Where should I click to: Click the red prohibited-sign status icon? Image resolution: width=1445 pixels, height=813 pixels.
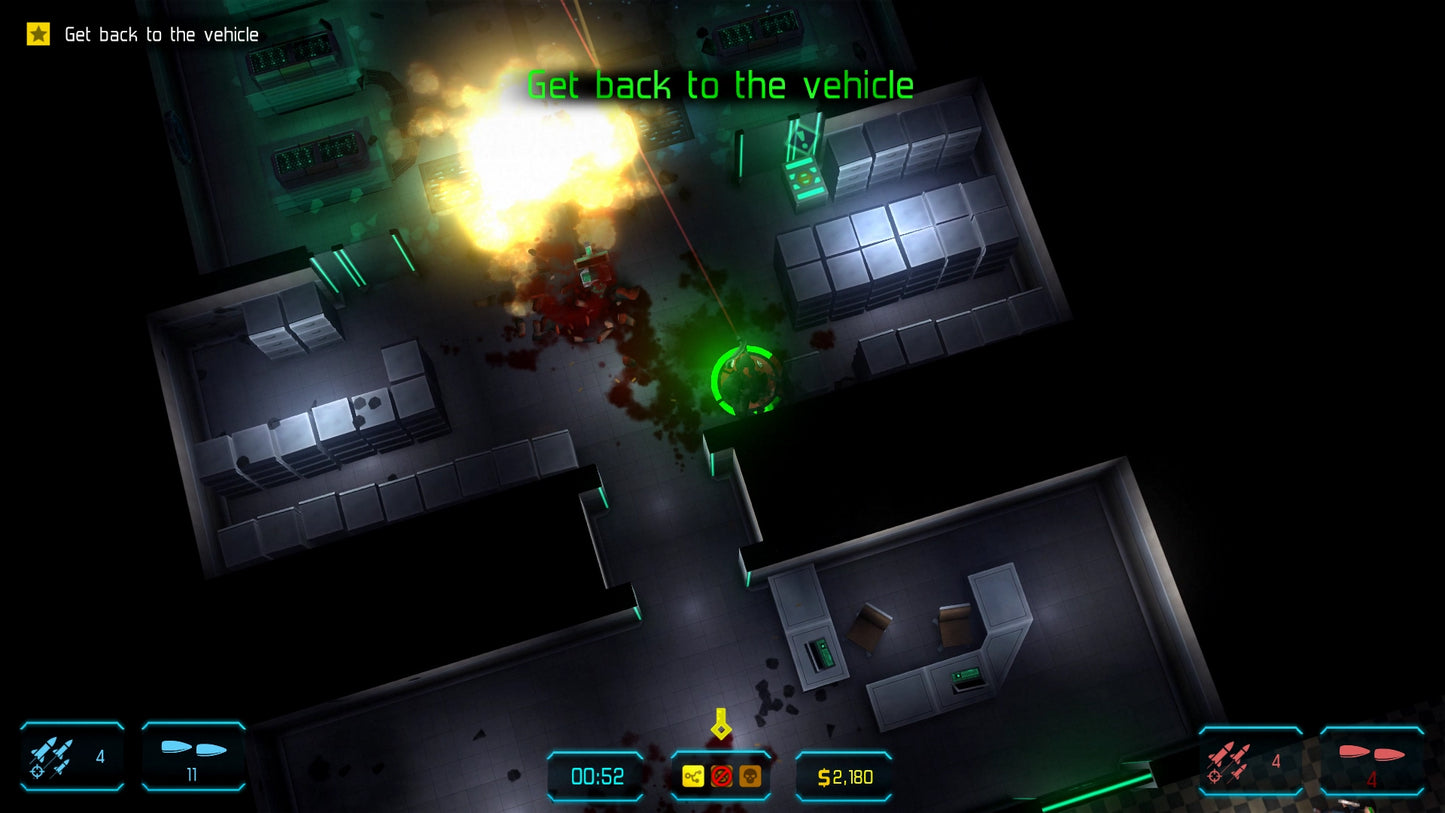(721, 776)
